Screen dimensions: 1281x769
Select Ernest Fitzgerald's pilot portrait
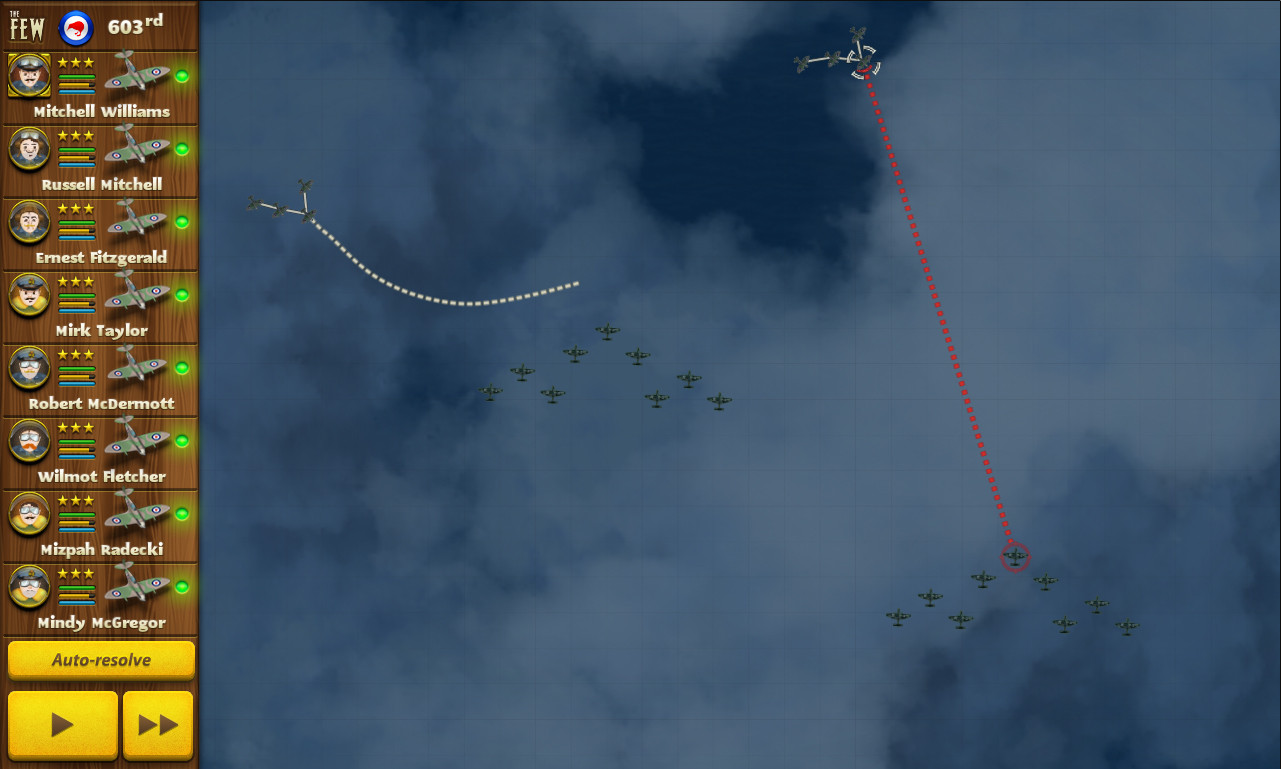click(x=29, y=221)
